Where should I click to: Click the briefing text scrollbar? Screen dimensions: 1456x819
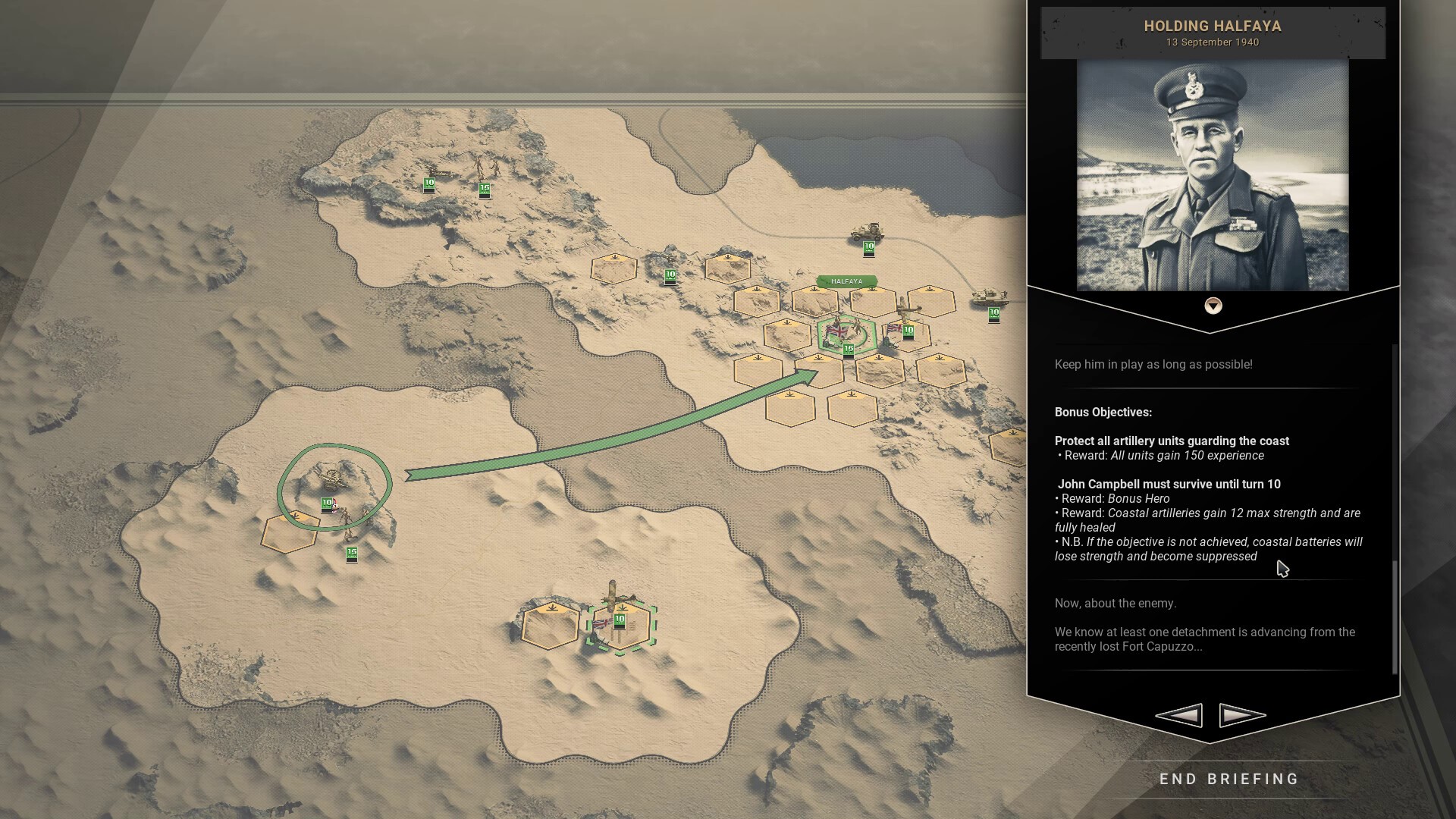point(1394,617)
